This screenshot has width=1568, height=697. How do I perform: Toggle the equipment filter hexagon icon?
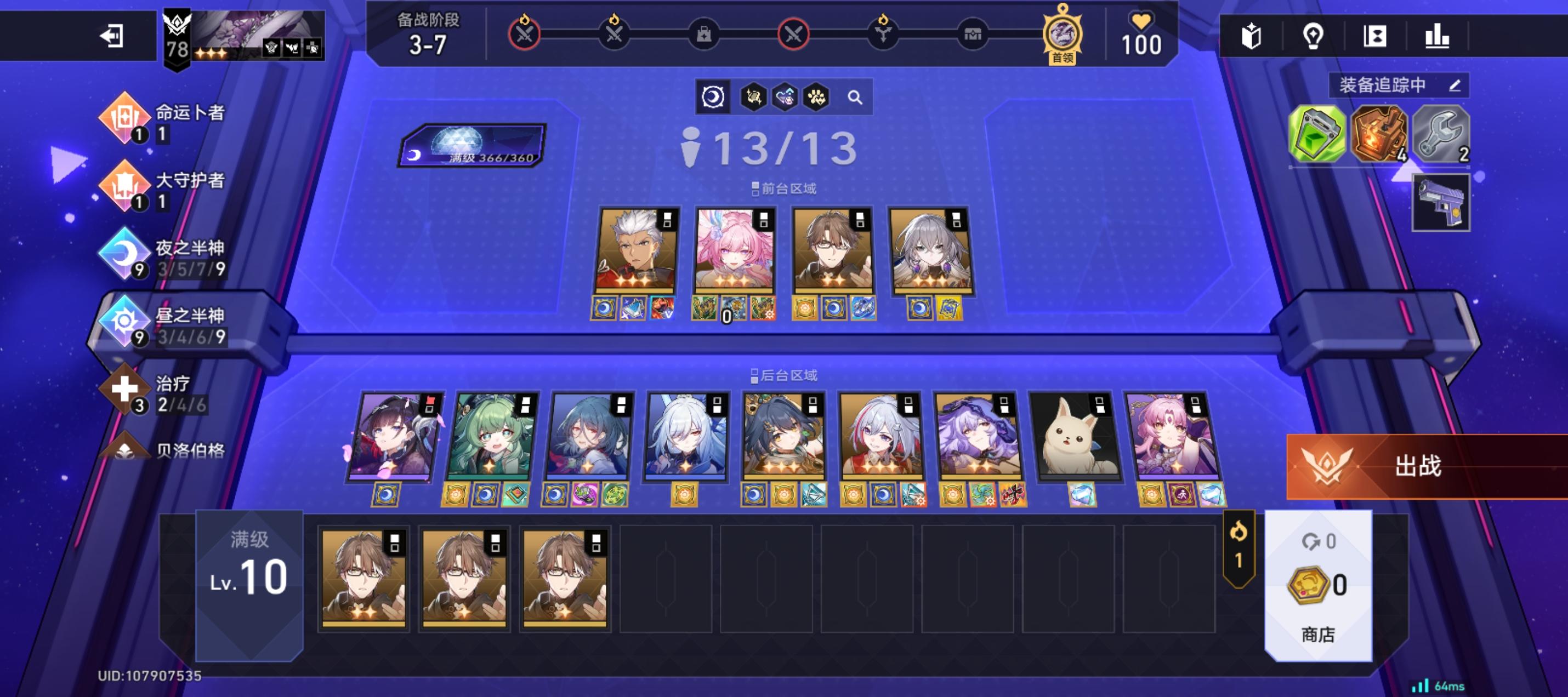point(754,98)
